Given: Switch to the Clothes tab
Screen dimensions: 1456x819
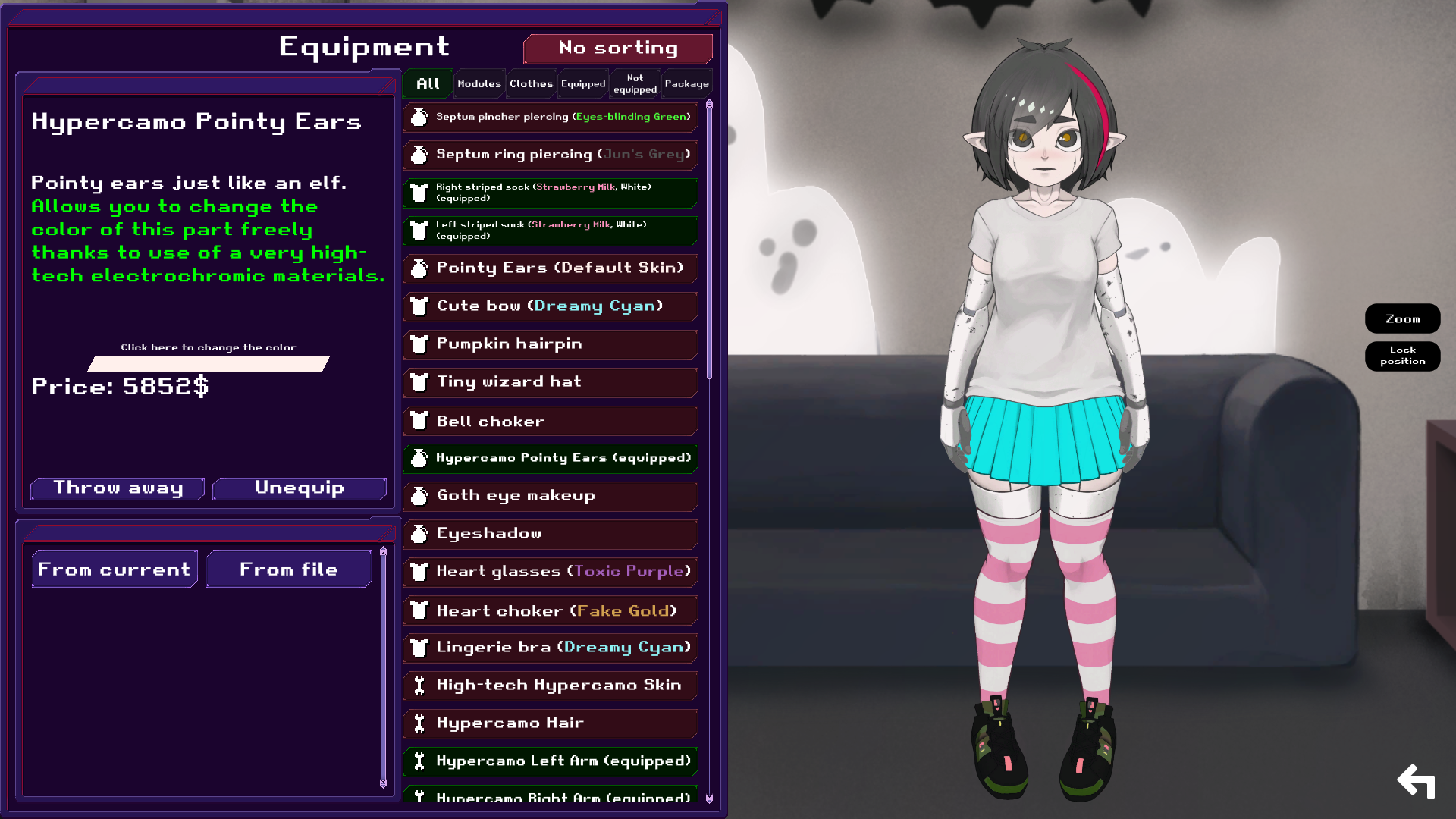Looking at the screenshot, I should (x=531, y=83).
